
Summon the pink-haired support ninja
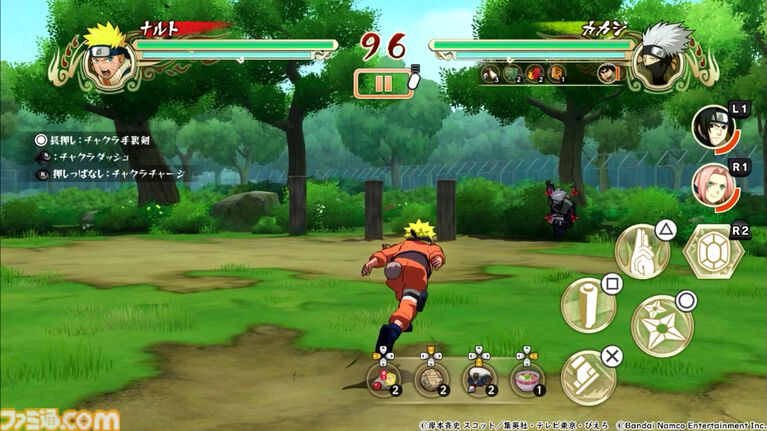click(x=711, y=184)
